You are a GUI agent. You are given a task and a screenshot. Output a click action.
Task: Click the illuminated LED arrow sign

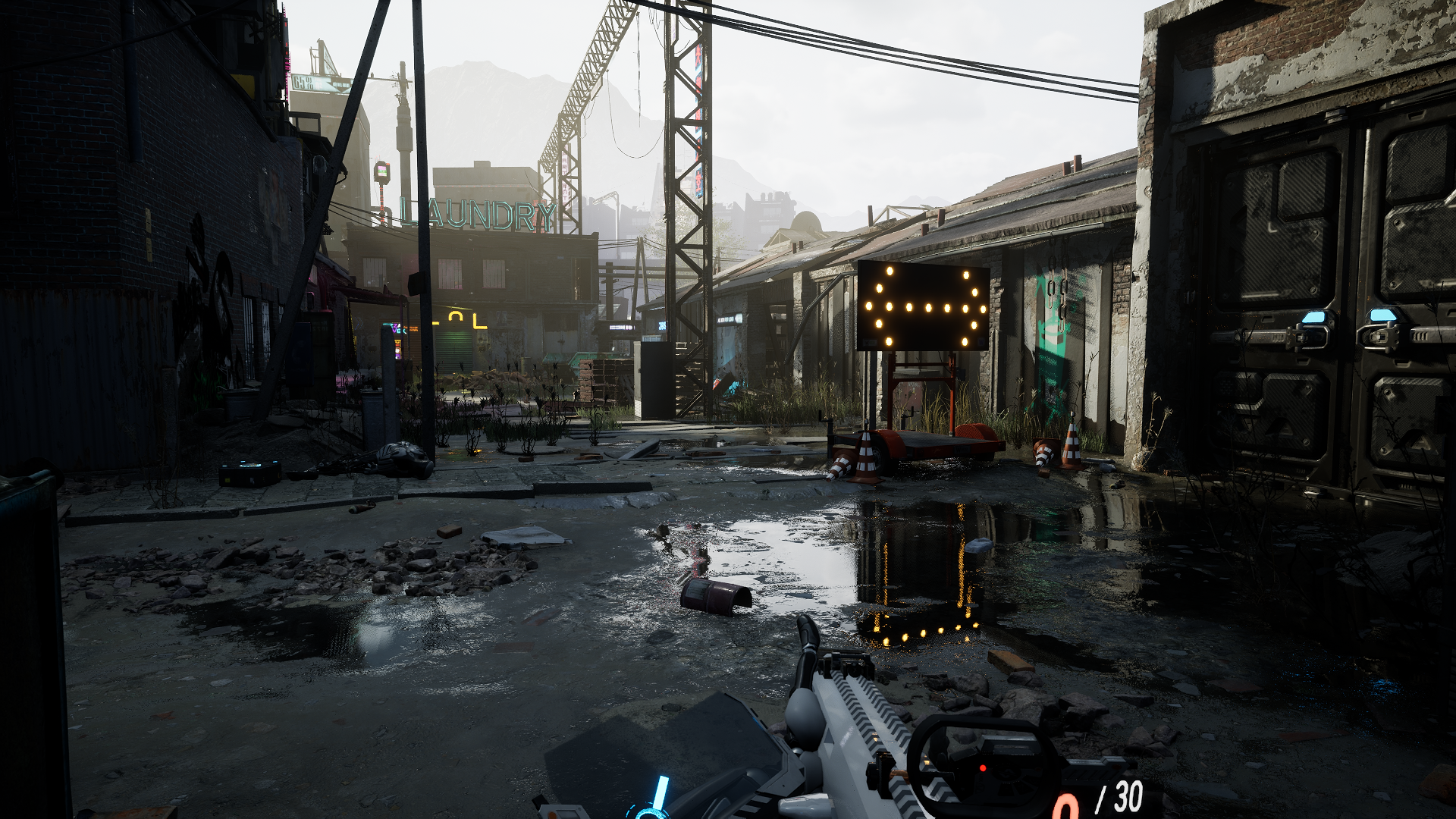[921, 307]
